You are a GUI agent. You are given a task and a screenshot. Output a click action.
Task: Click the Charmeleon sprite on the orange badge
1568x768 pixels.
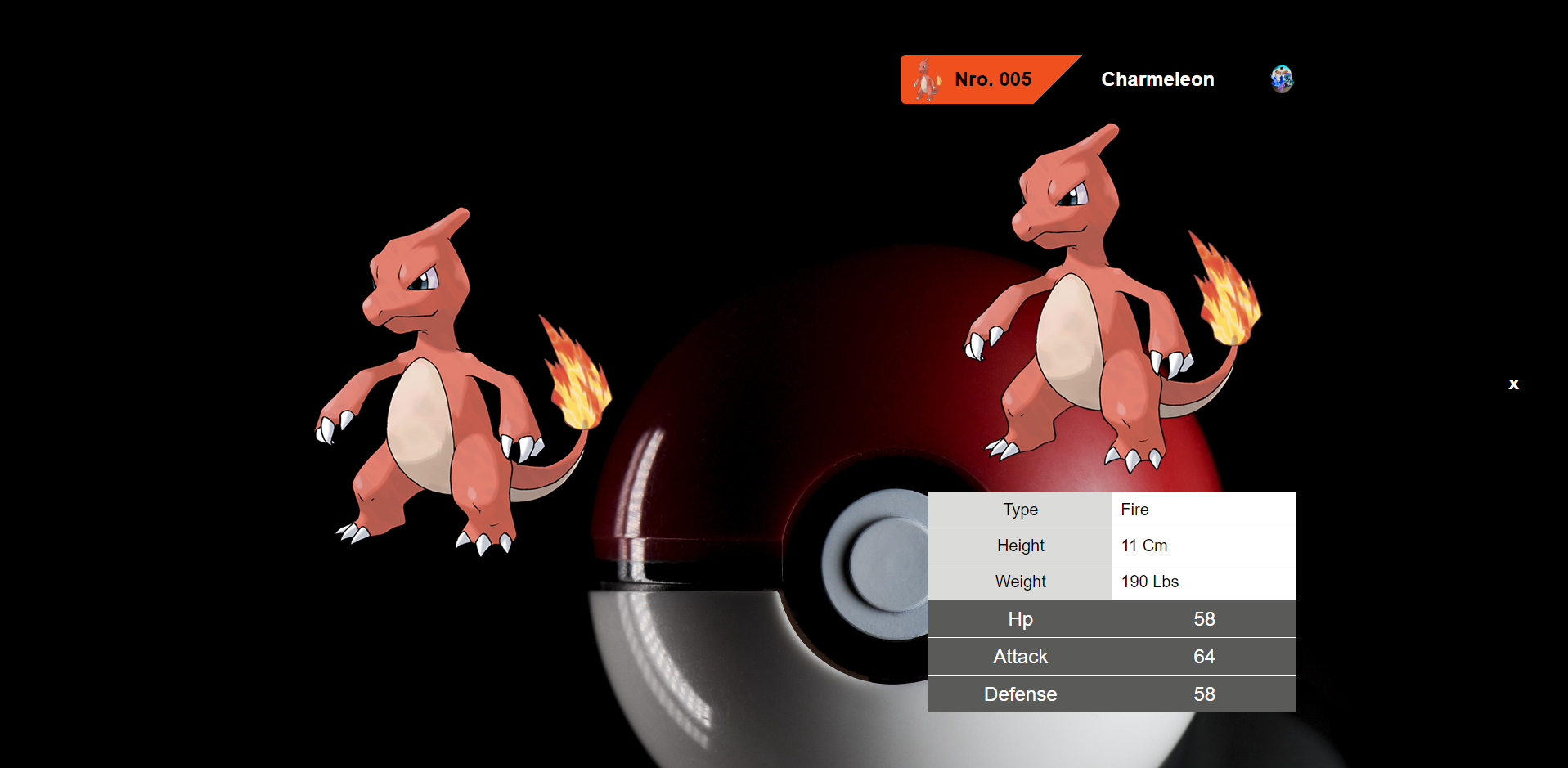click(928, 79)
